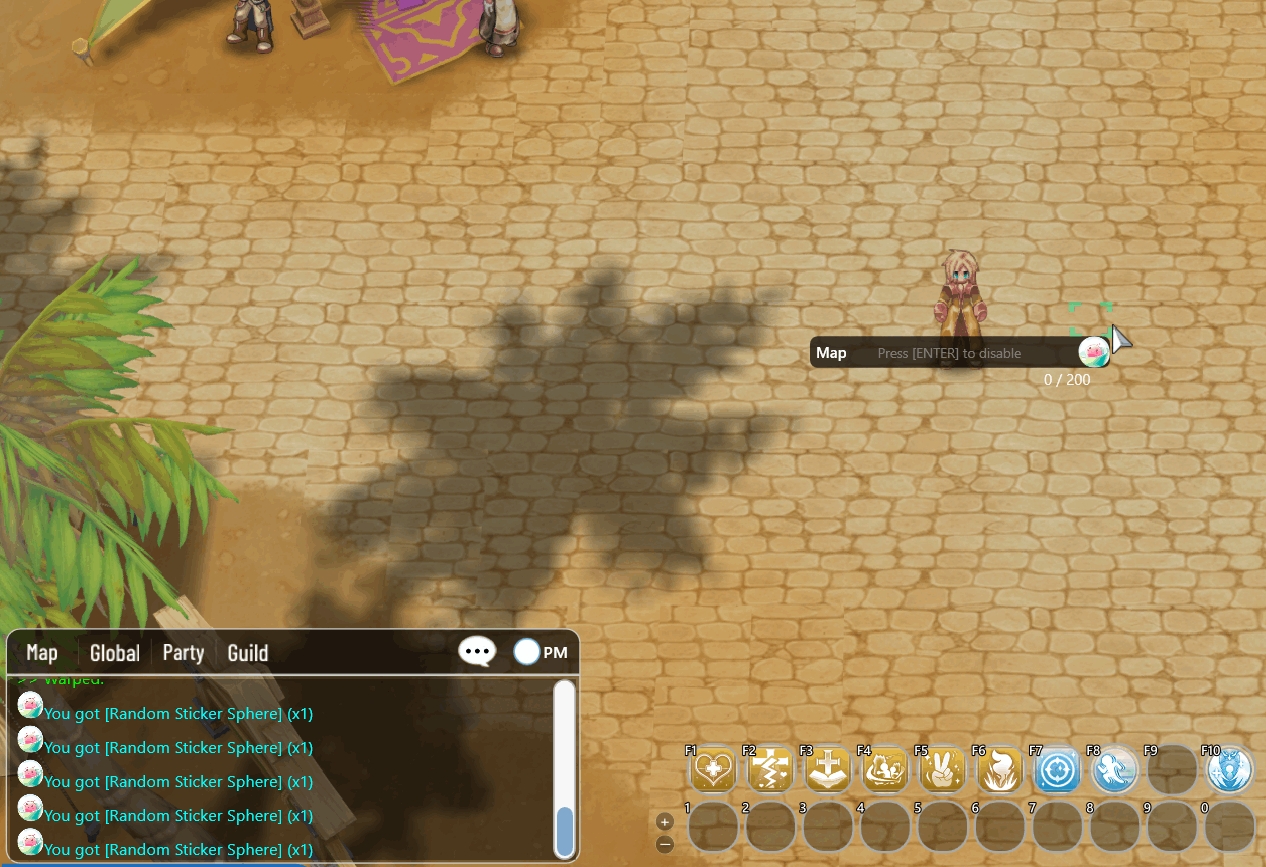This screenshot has width=1266, height=867.
Task: Open the Global chat tab
Action: pos(115,653)
